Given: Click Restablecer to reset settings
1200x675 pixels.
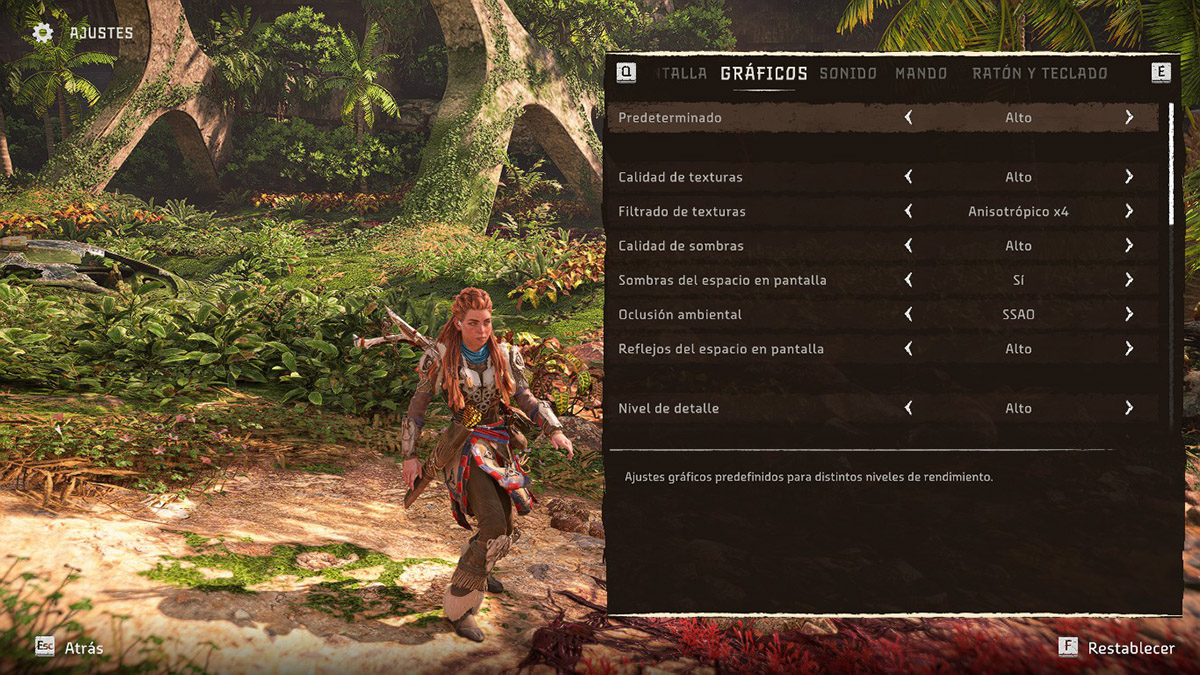Looking at the screenshot, I should click(1118, 648).
